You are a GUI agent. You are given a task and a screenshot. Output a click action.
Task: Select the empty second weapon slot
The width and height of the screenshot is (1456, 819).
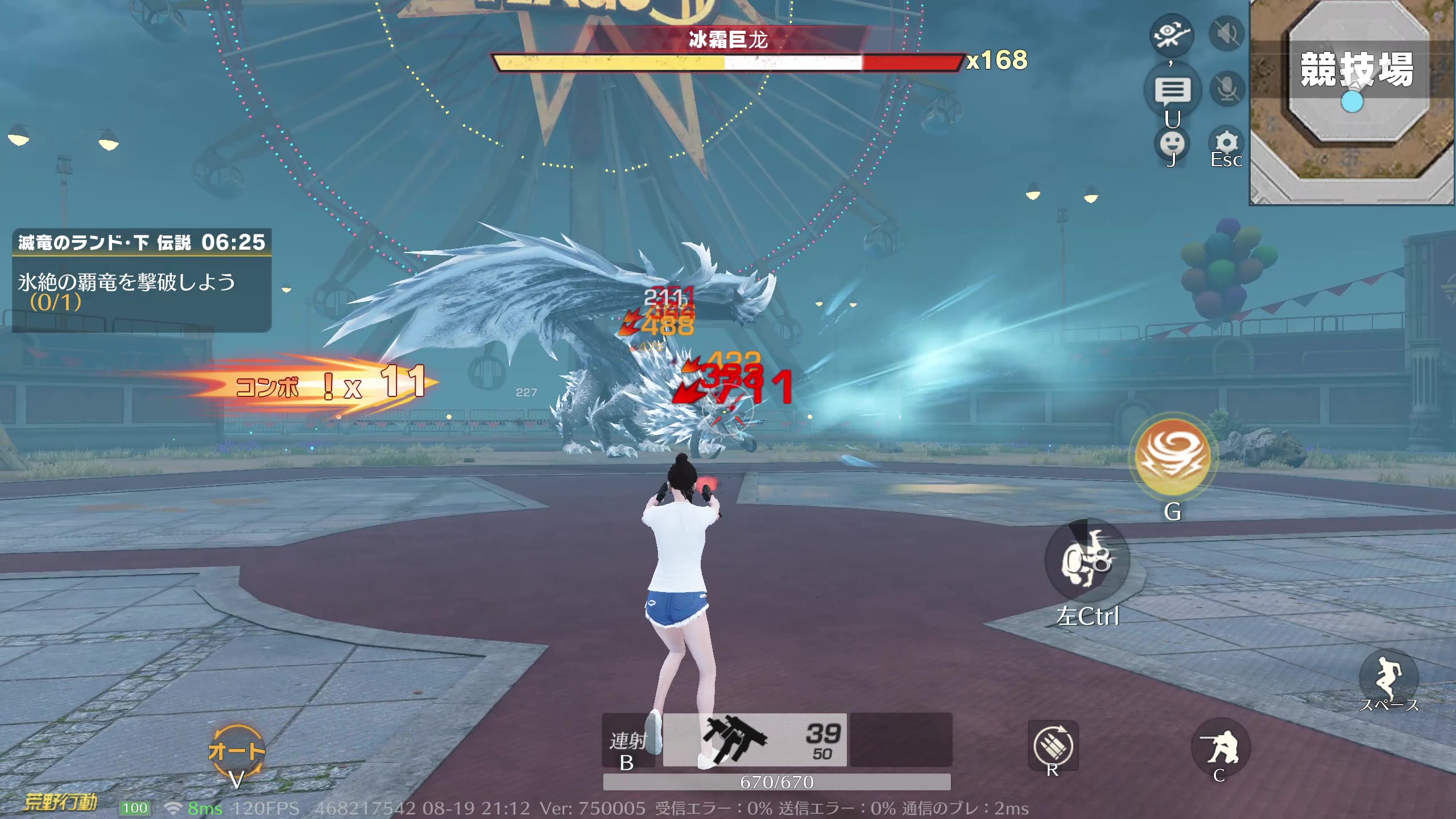click(900, 740)
